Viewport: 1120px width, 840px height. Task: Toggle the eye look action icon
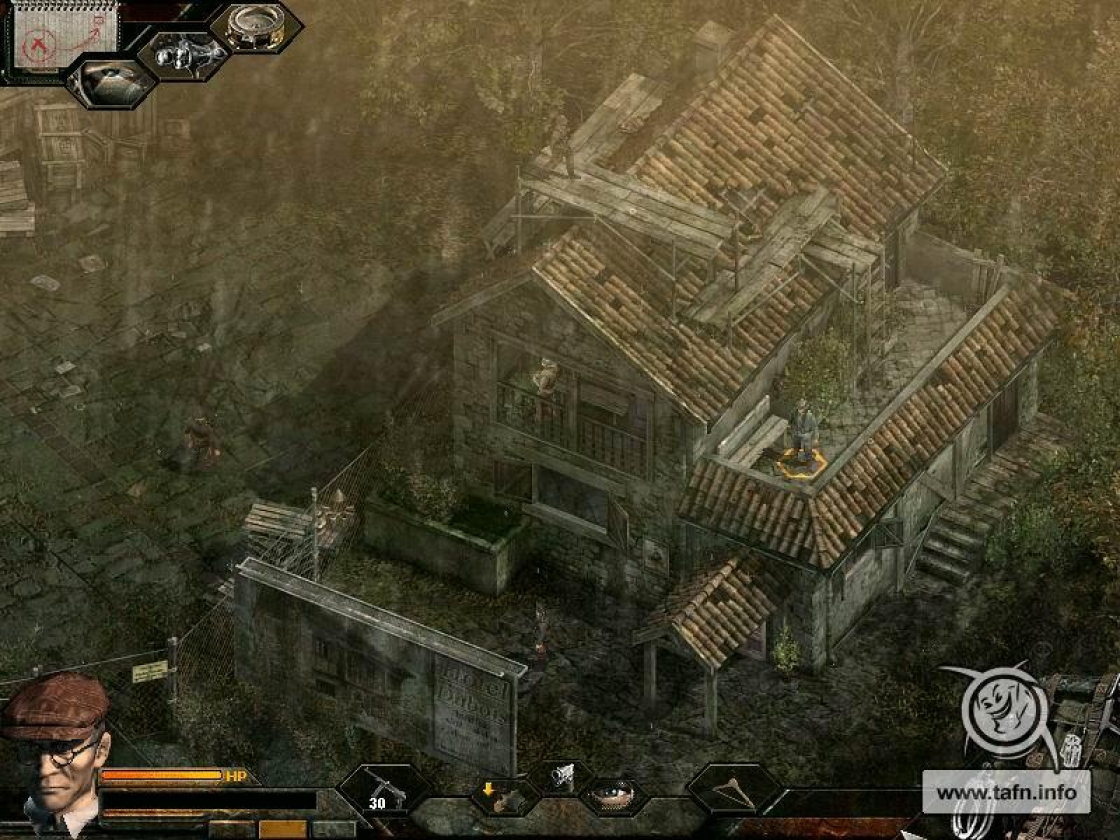click(613, 796)
